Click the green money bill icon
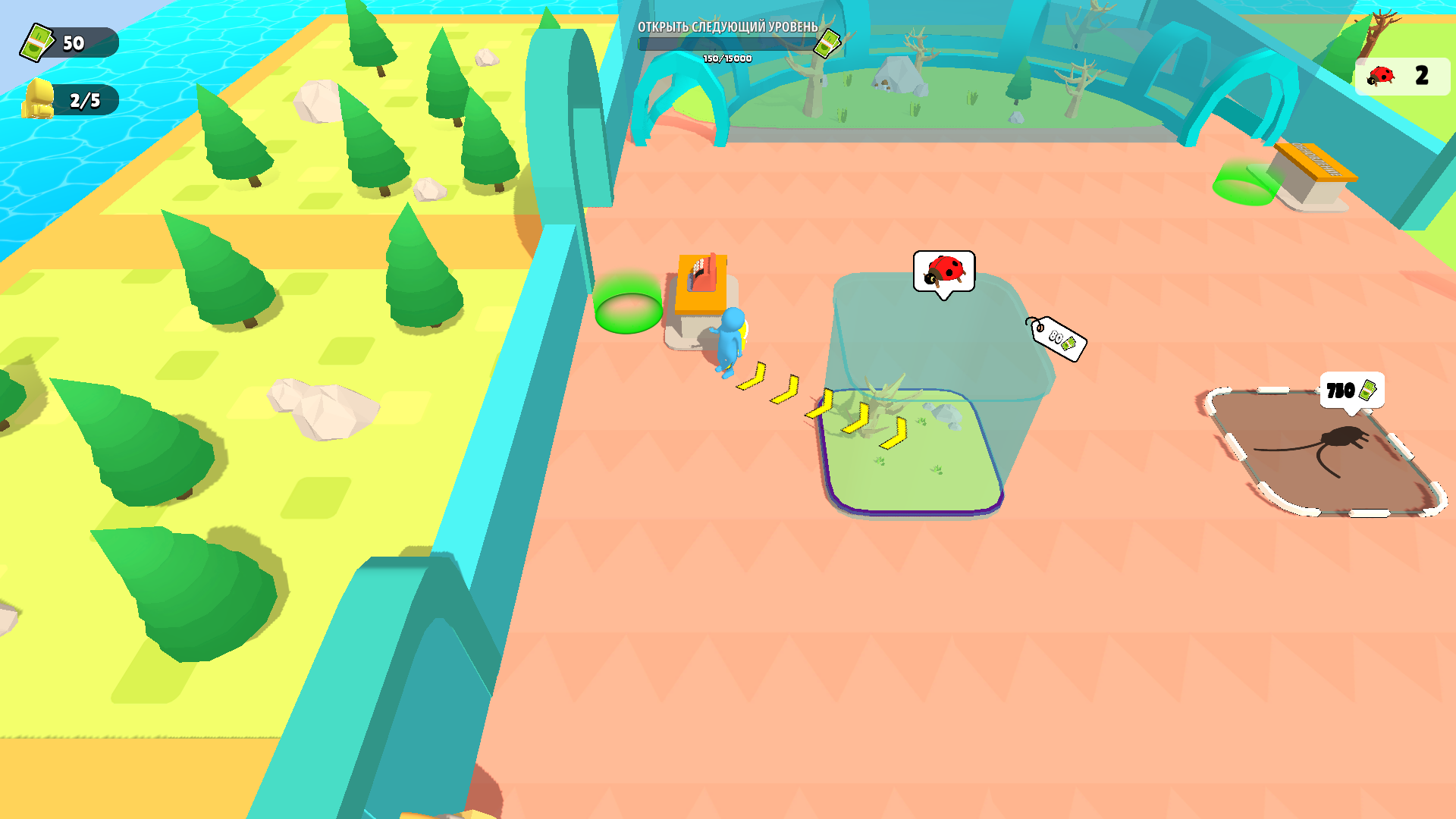The height and width of the screenshot is (819, 1456). (x=38, y=43)
